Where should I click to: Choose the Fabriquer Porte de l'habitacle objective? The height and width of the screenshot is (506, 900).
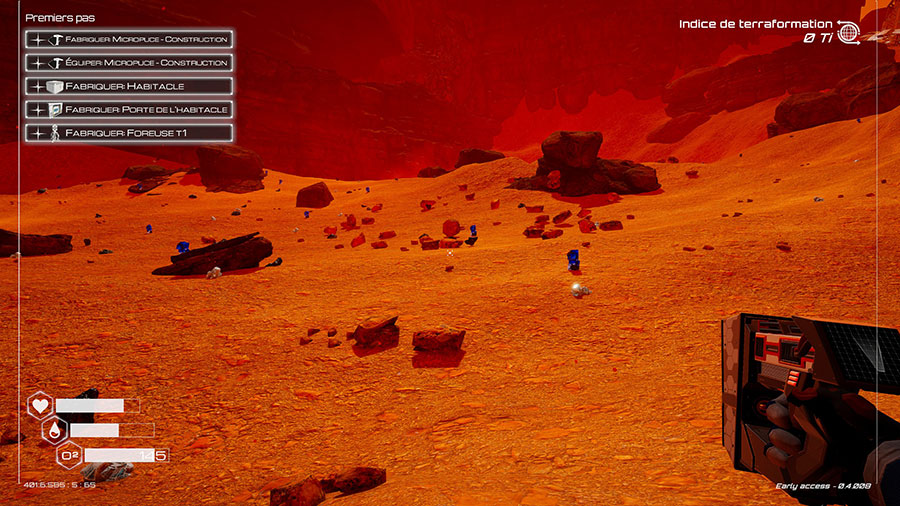click(130, 109)
